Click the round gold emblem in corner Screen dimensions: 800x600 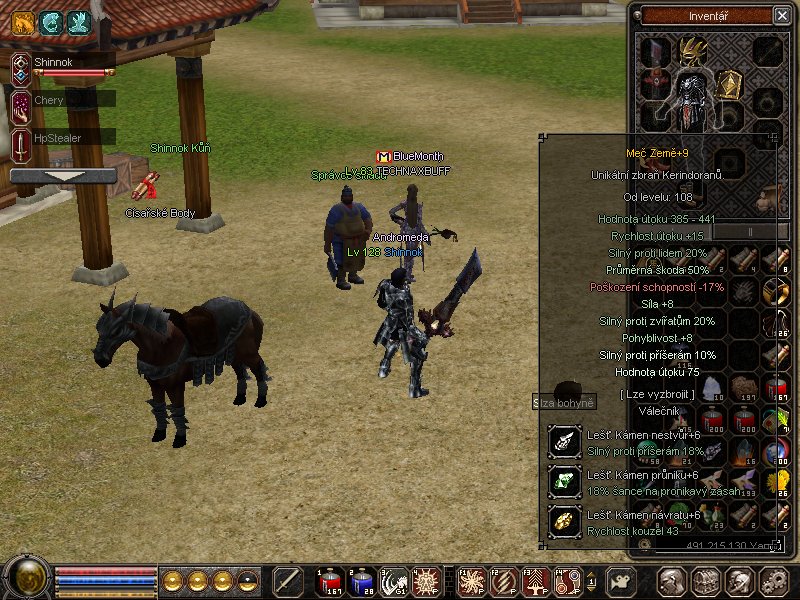(27, 579)
